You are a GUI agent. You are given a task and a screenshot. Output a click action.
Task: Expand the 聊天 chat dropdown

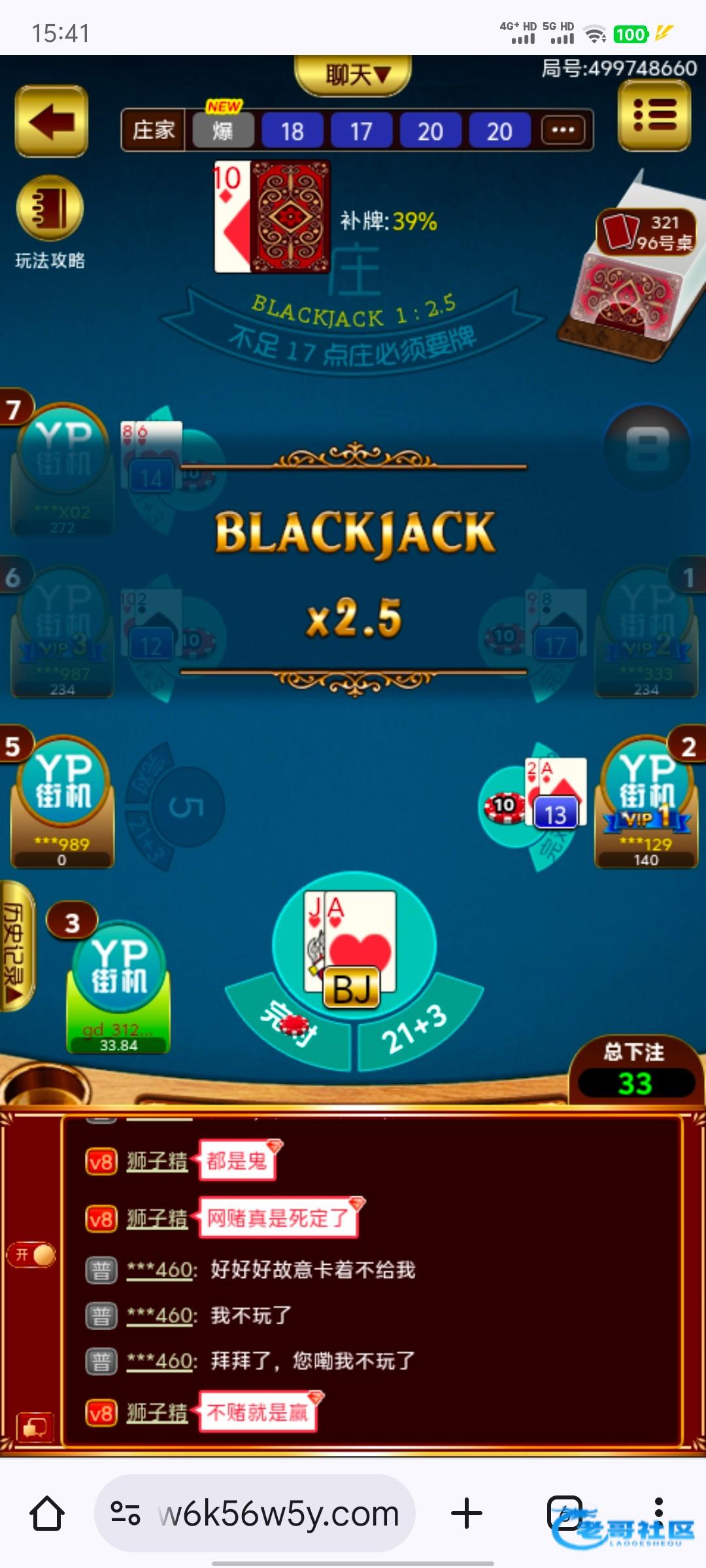click(x=353, y=74)
